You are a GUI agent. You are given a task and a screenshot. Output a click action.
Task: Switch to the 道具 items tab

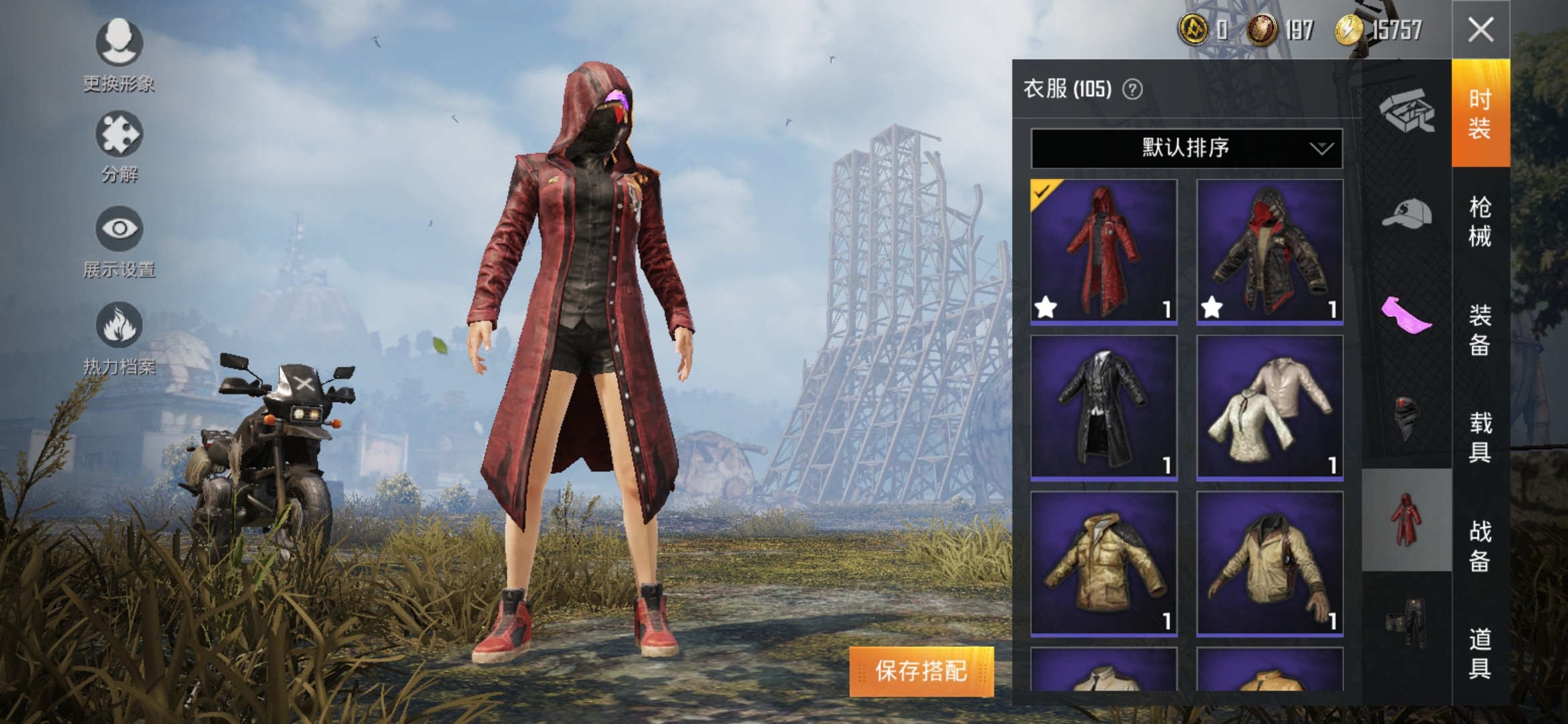[x=1480, y=653]
